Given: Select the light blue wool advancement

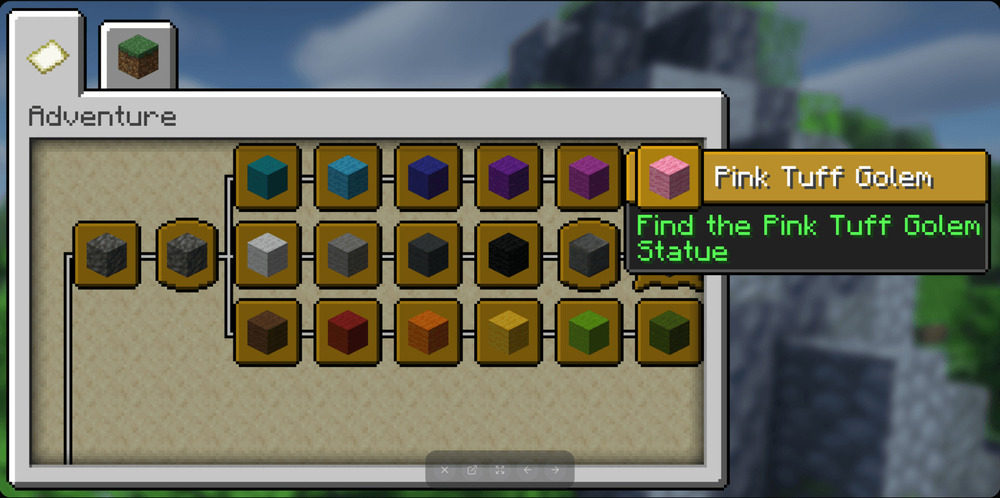Looking at the screenshot, I should pyautogui.click(x=348, y=178).
